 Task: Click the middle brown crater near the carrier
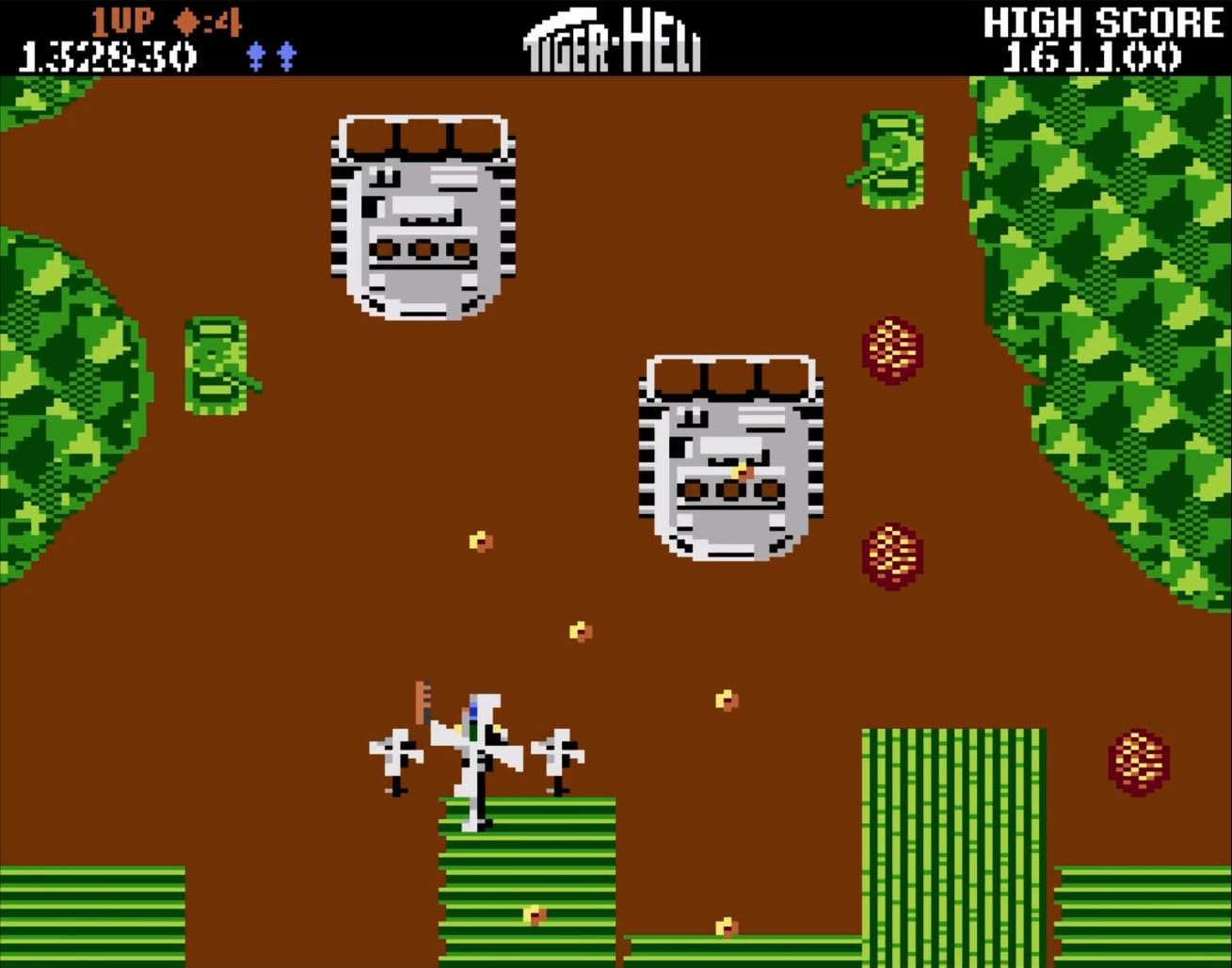(890, 556)
